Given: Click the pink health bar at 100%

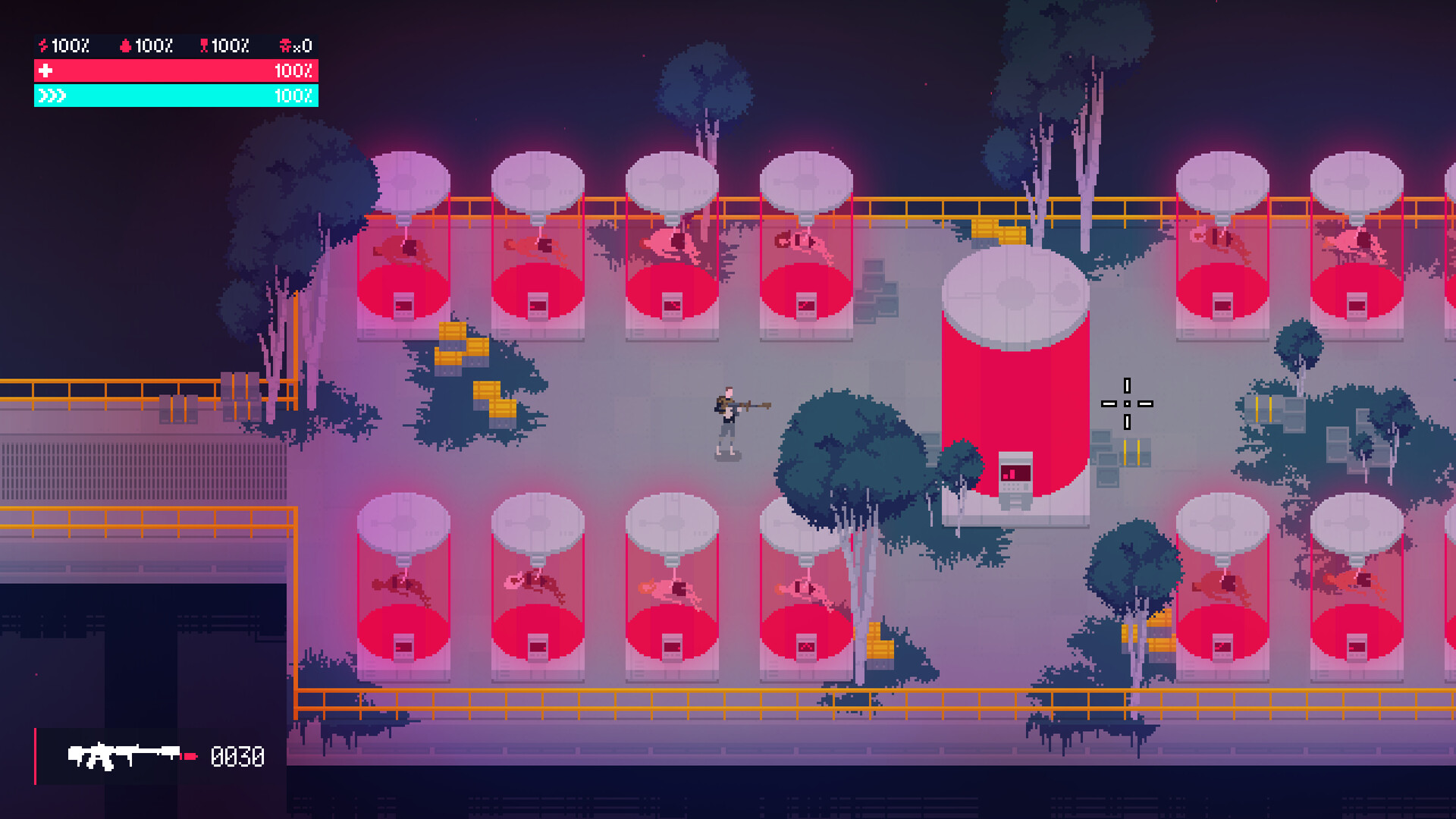Looking at the screenshot, I should (x=174, y=71).
